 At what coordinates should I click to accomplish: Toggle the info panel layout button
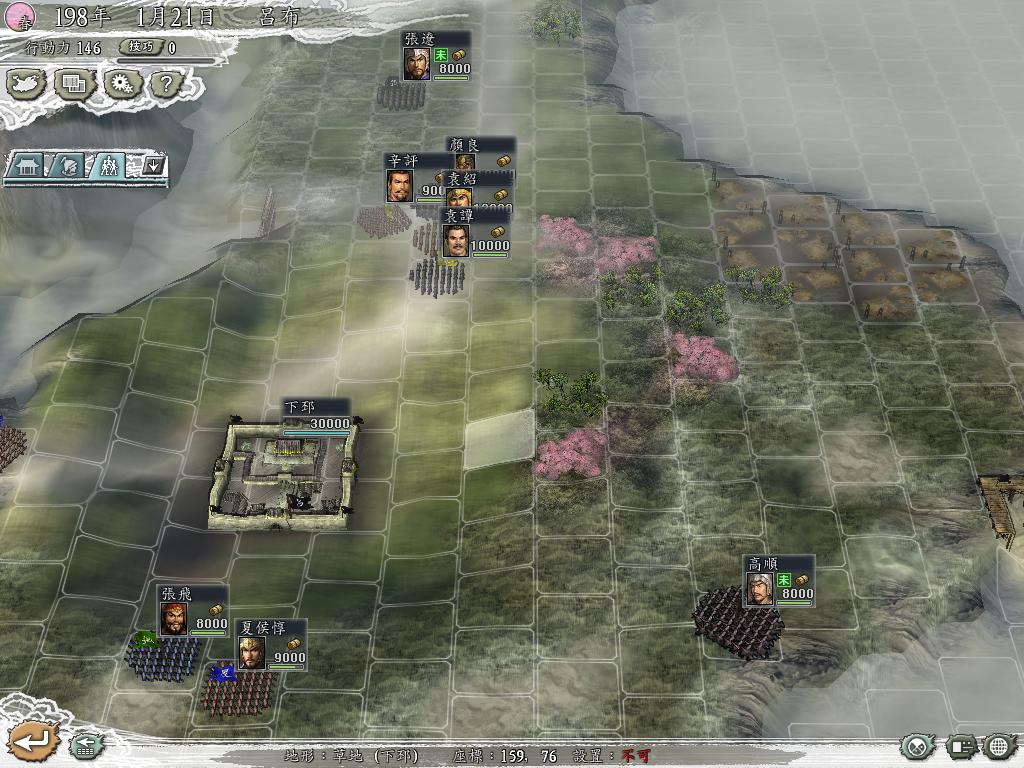[x=961, y=746]
